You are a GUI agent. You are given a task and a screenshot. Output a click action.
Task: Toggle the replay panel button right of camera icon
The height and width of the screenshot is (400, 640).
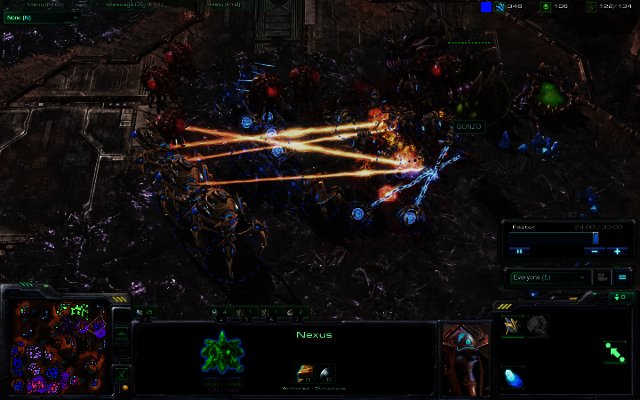[x=621, y=277]
